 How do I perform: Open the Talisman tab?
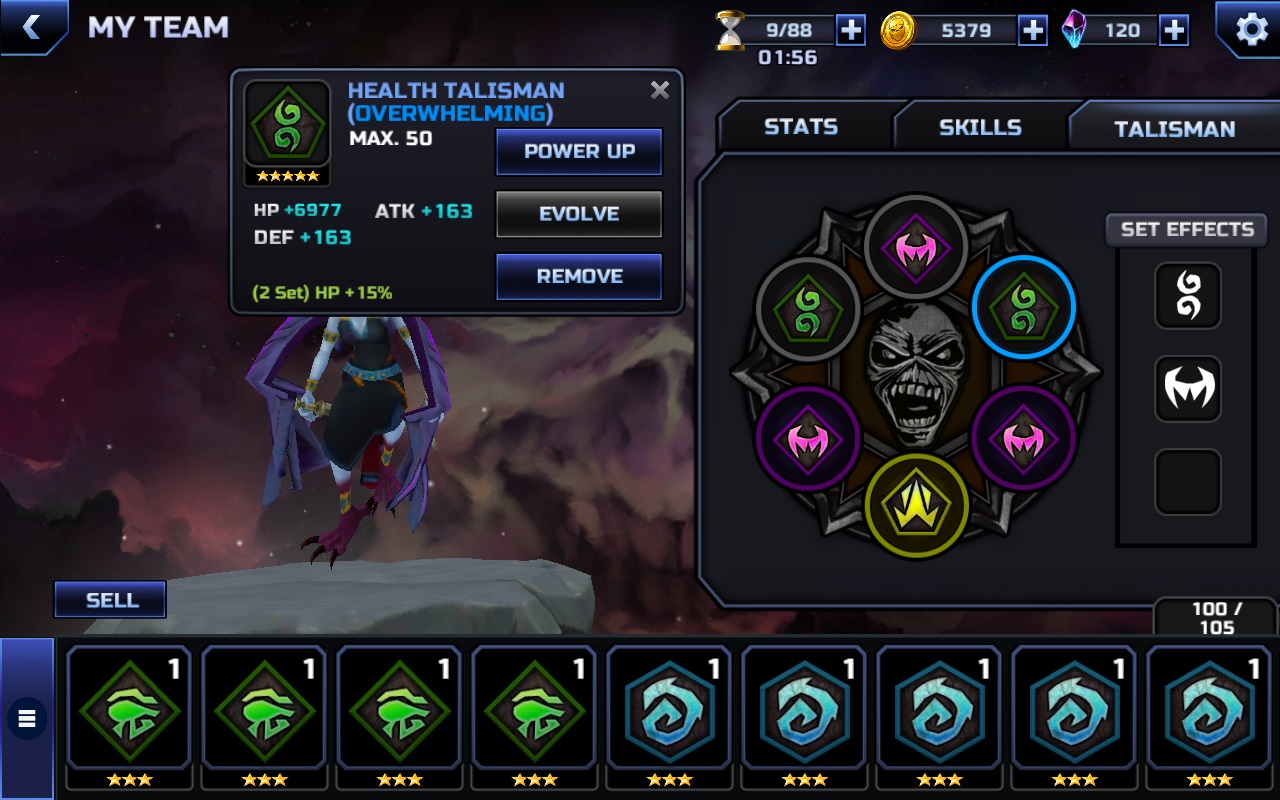1174,128
